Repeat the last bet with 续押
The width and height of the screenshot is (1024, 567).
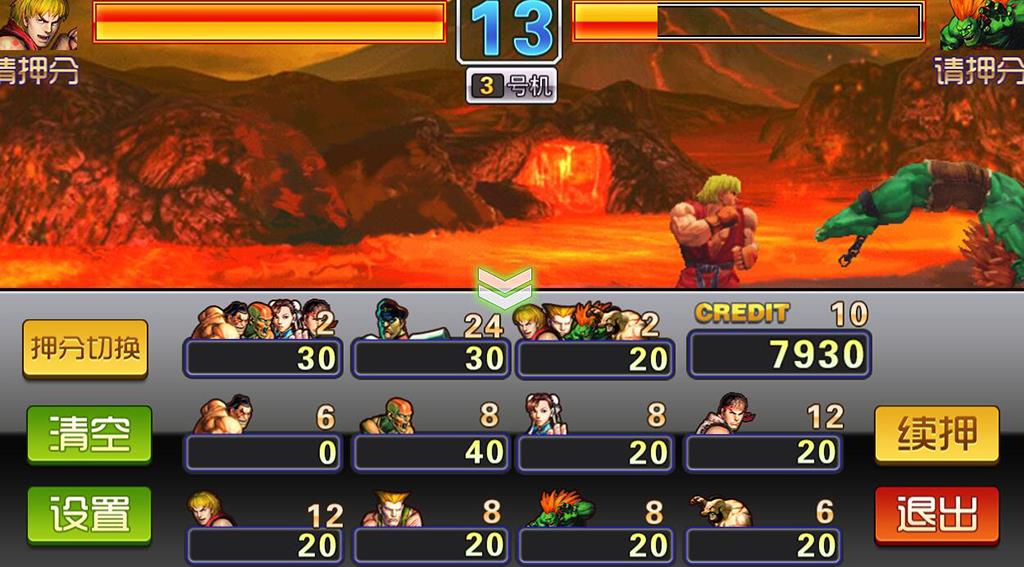pos(936,435)
